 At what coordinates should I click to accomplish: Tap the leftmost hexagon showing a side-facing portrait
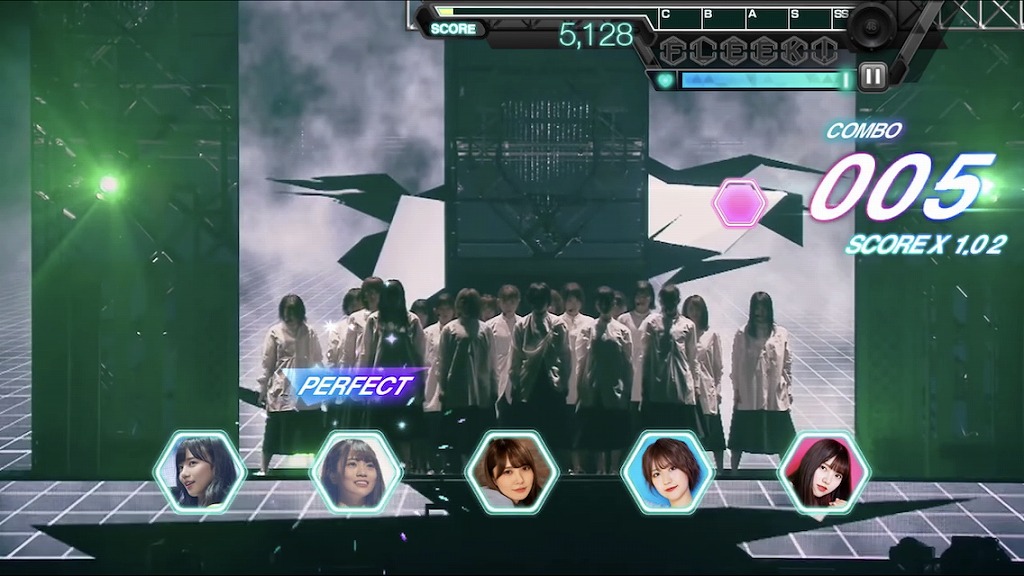(199, 472)
